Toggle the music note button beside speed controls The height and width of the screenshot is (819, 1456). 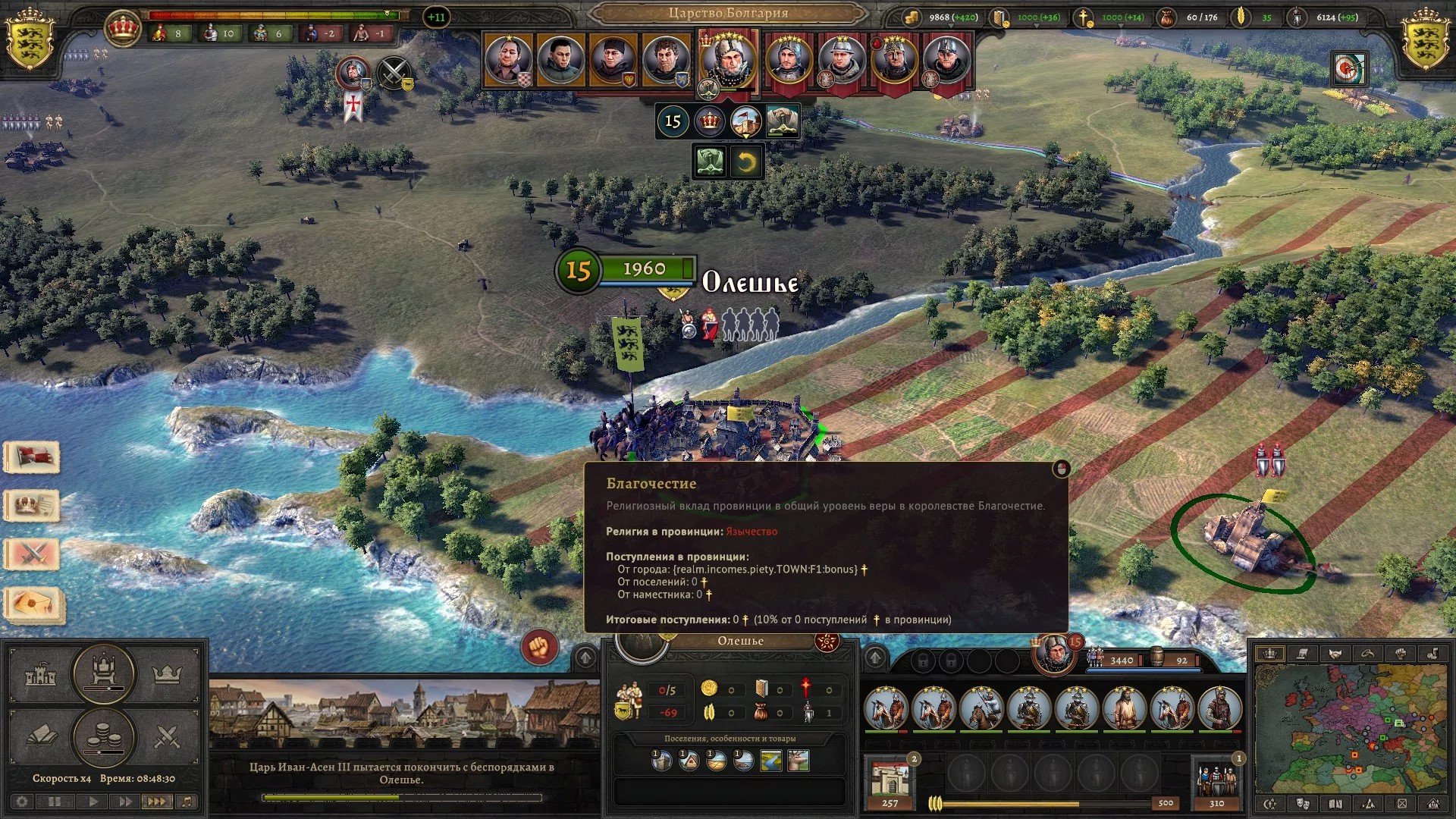pos(187,802)
